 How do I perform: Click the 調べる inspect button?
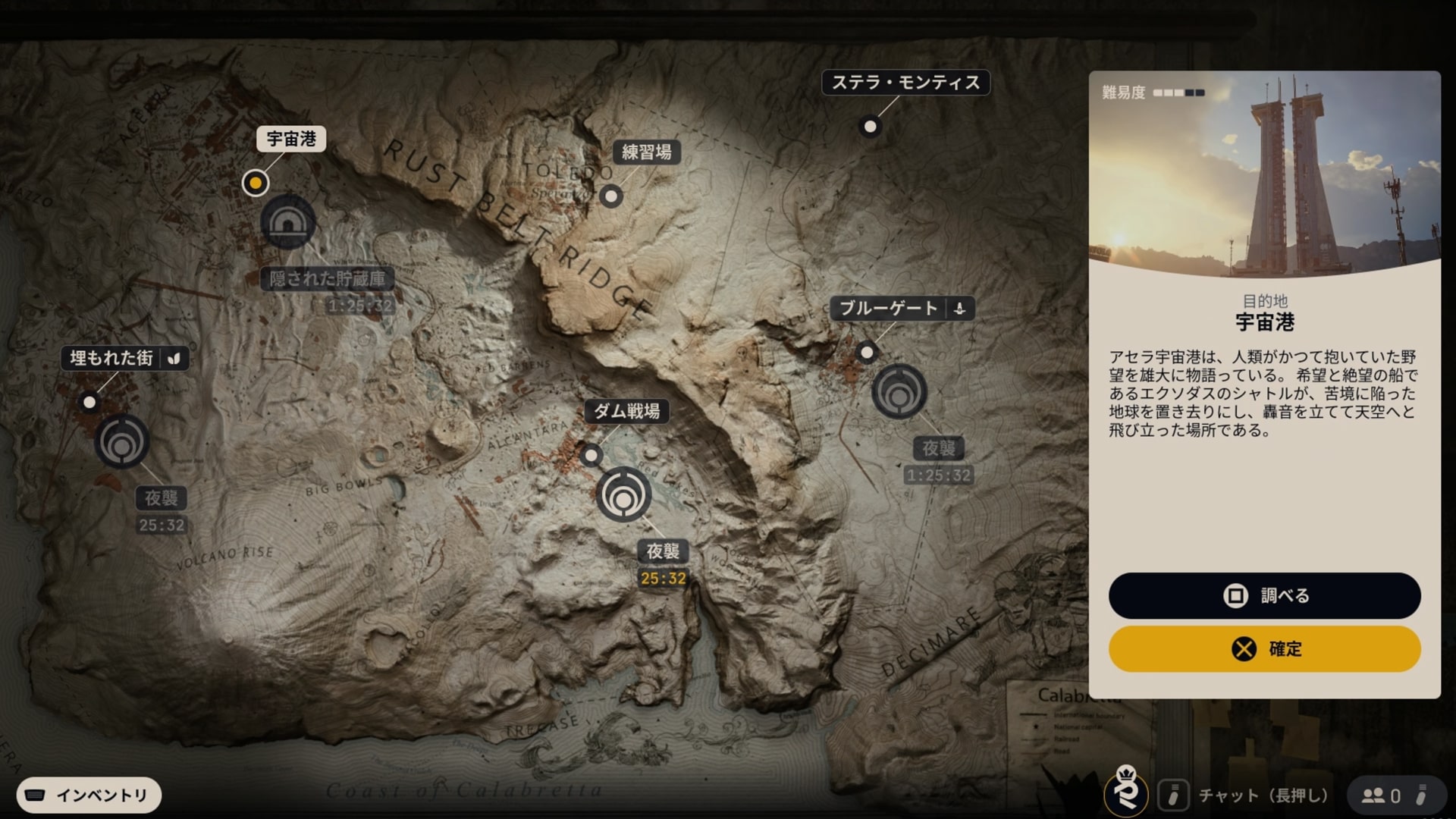click(1264, 596)
